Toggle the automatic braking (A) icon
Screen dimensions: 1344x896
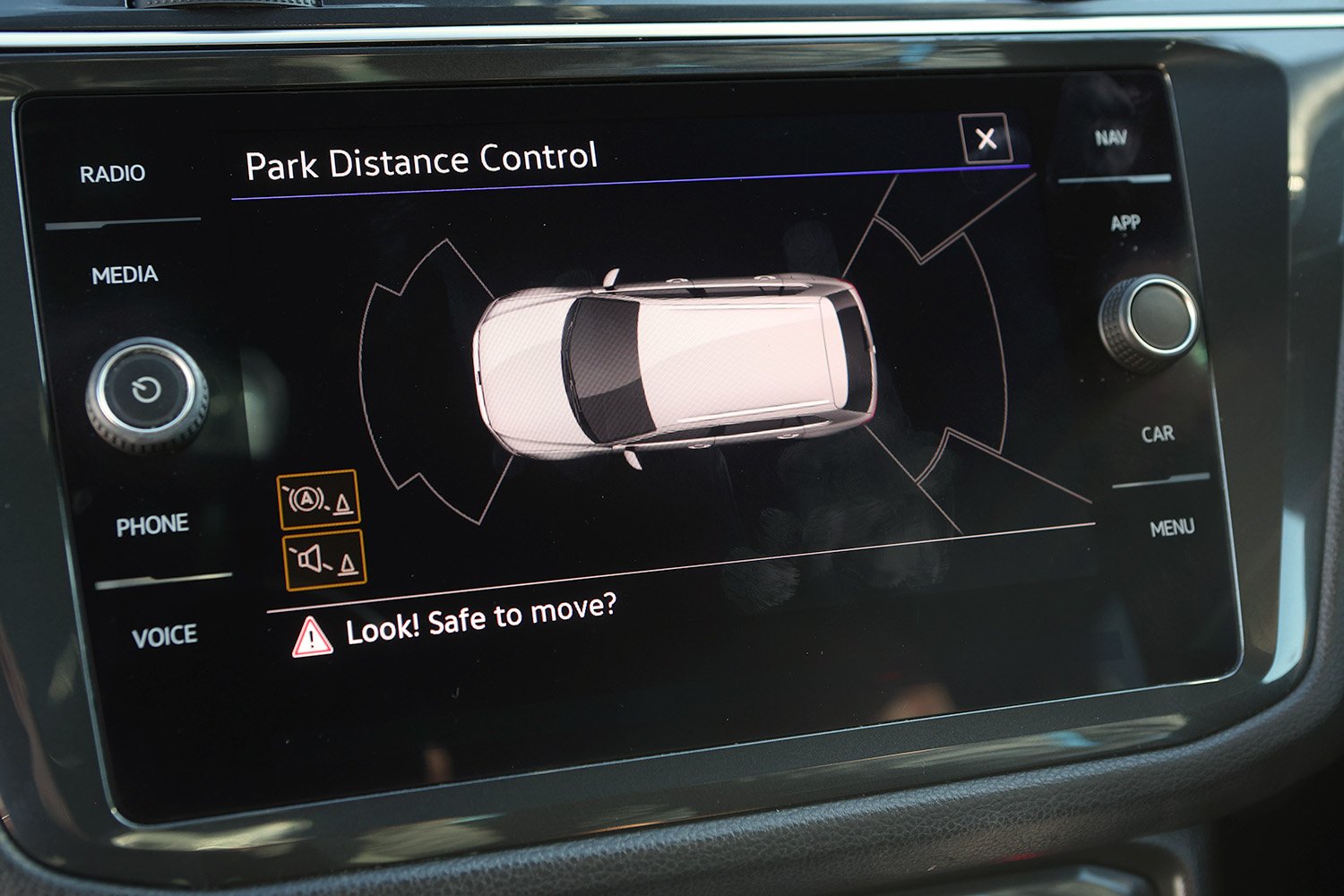pos(318,500)
